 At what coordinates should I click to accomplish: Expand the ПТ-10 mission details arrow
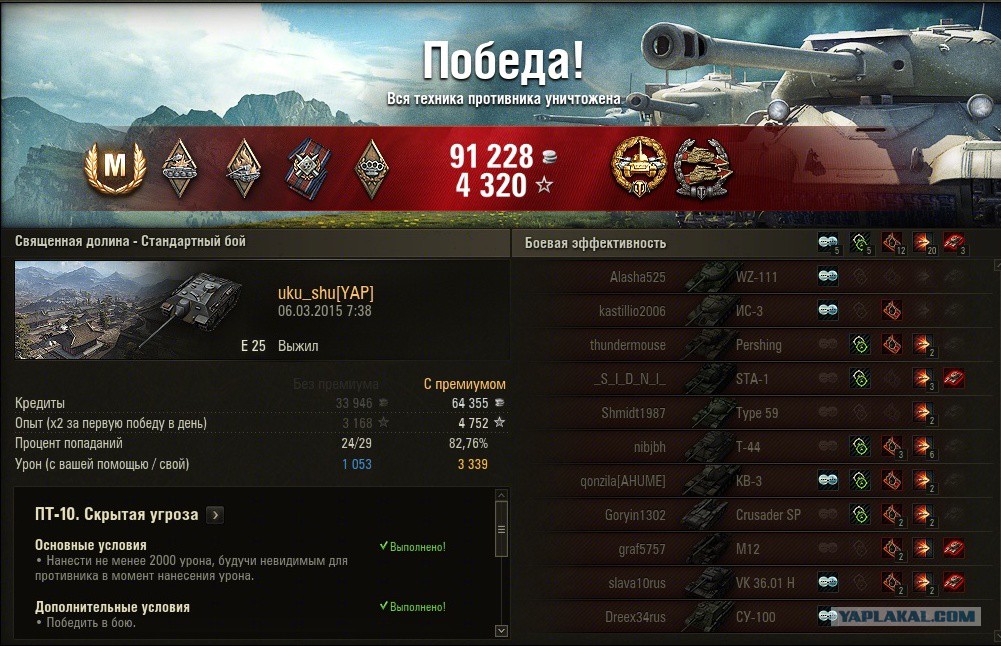215,515
